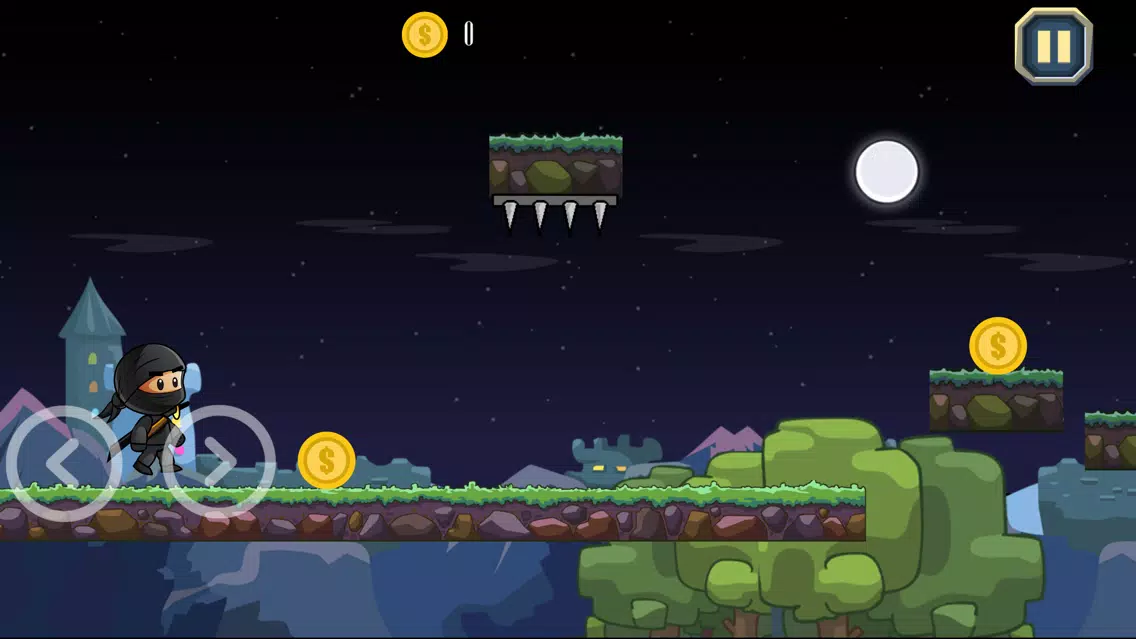Viewport: 1136px width, 639px height.
Task: Tap the right arrow movement control
Action: pyautogui.click(x=220, y=462)
